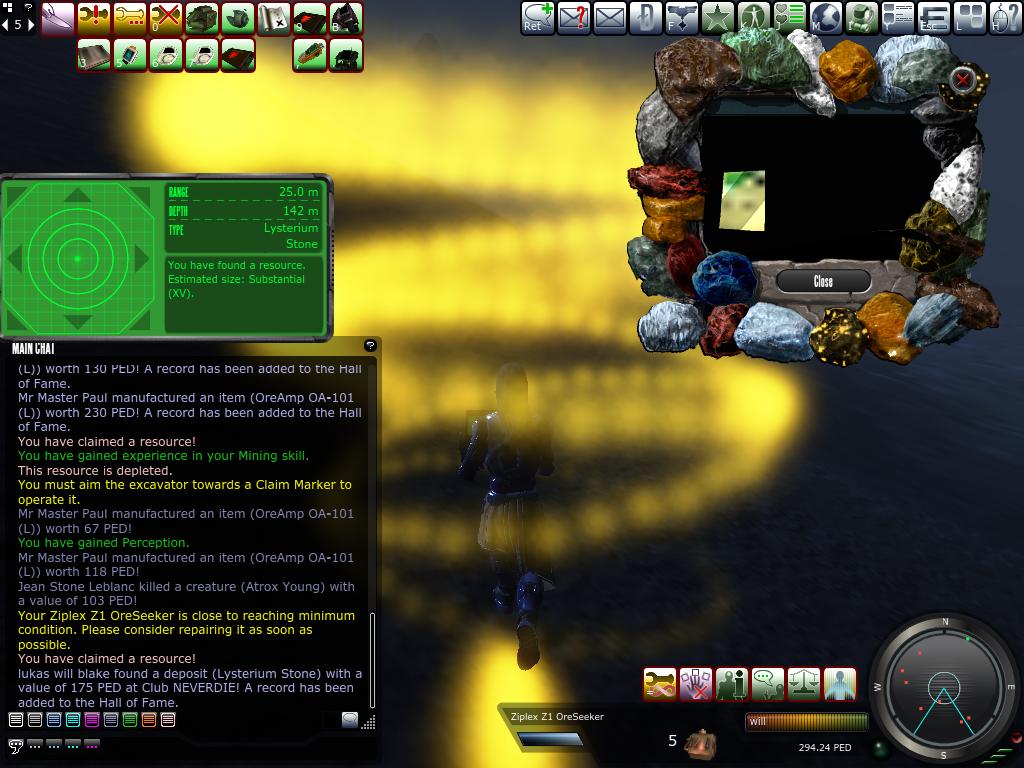Screen dimensions: 1024x768
Task: Open the treasure map hotbar icon
Action: tap(273, 17)
